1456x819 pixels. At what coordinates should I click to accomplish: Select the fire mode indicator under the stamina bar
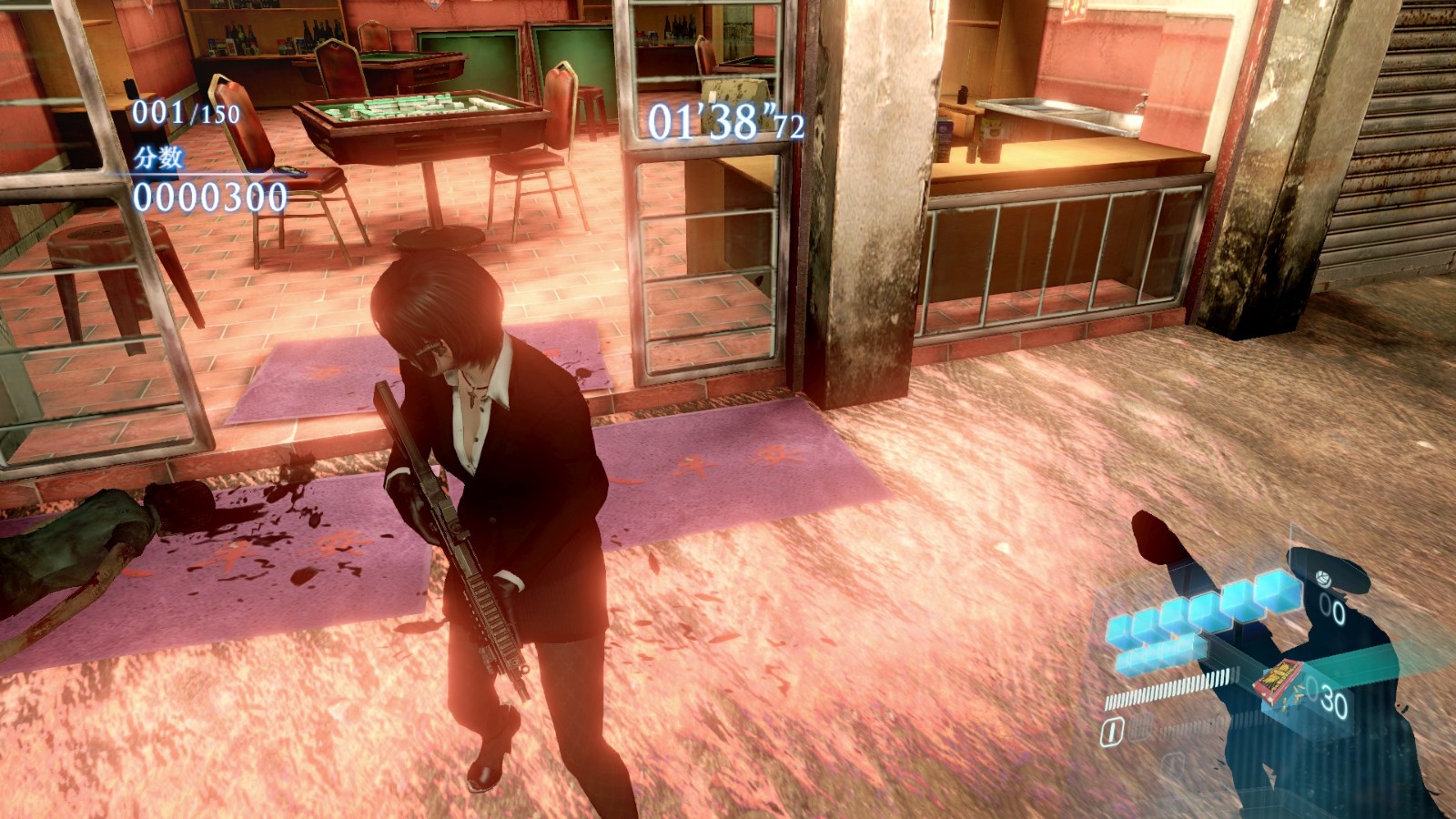1110,731
